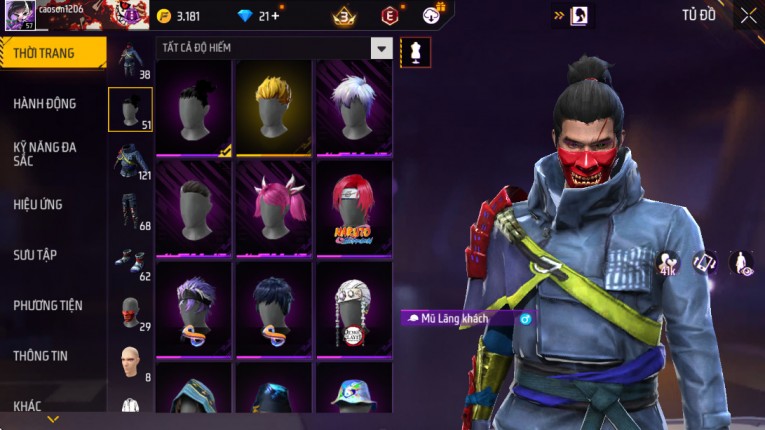Open the Hành Động section
765x430 pixels.
[45, 103]
